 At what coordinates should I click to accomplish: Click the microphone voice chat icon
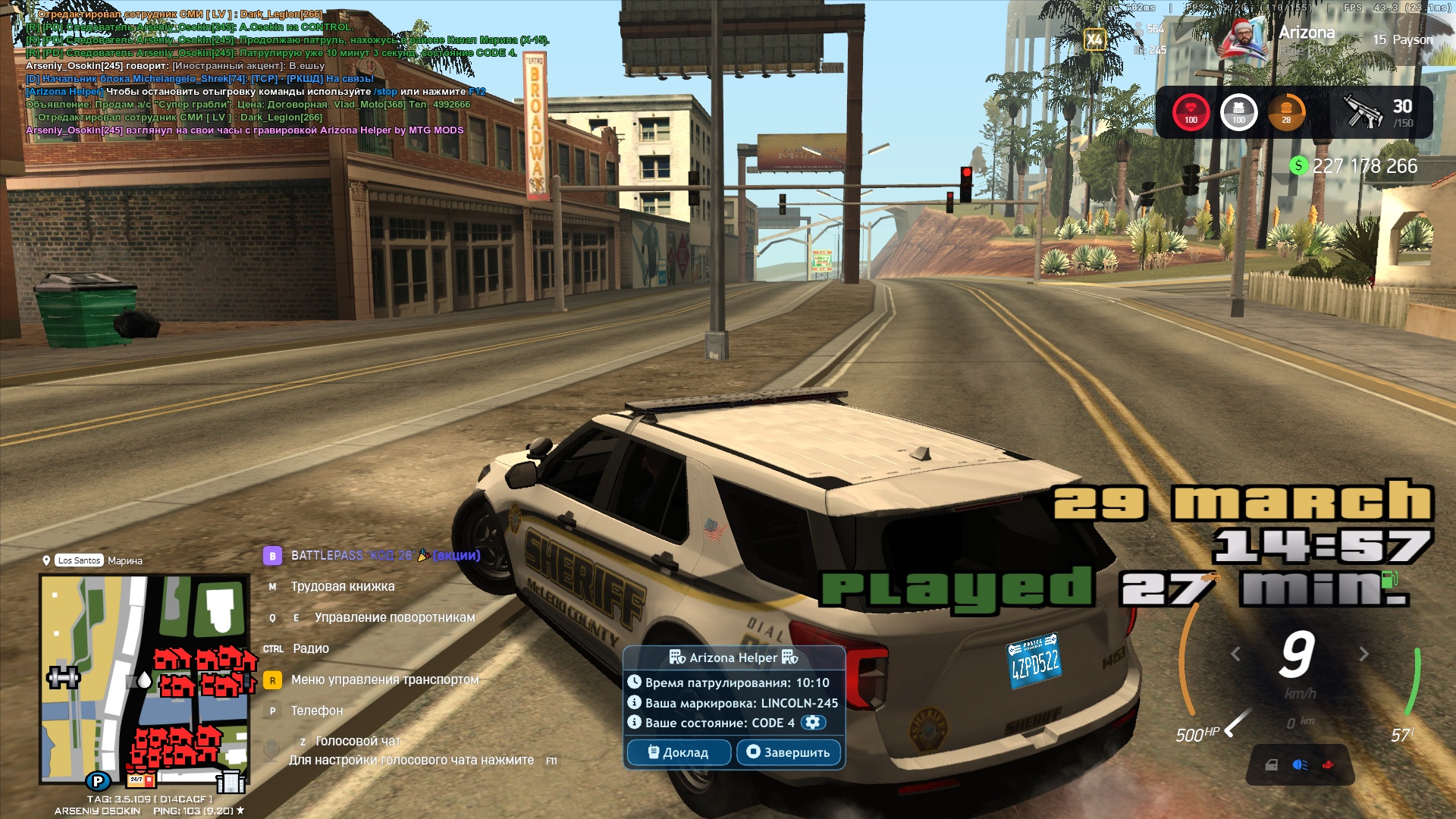(x=271, y=750)
